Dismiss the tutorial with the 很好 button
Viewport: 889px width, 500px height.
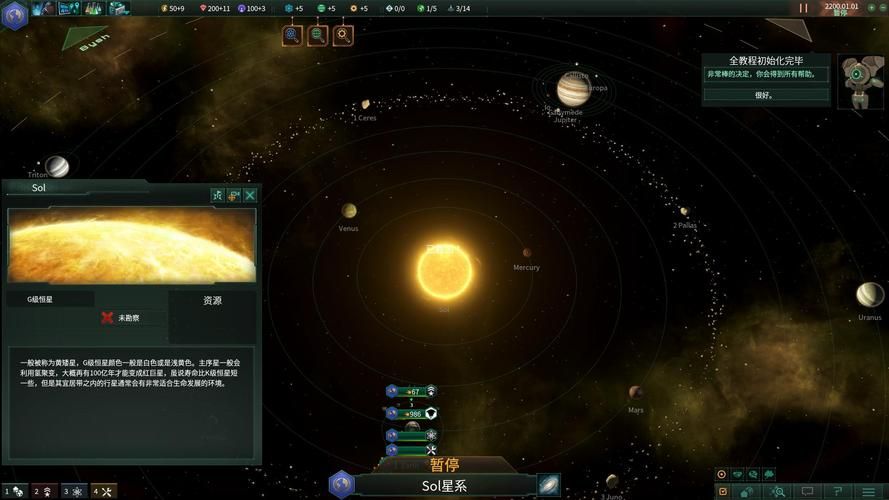[765, 95]
